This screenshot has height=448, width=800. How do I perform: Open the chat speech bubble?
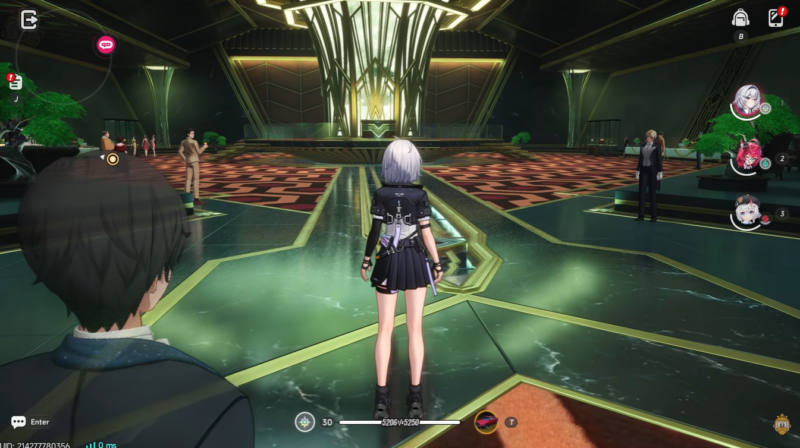click(x=18, y=422)
